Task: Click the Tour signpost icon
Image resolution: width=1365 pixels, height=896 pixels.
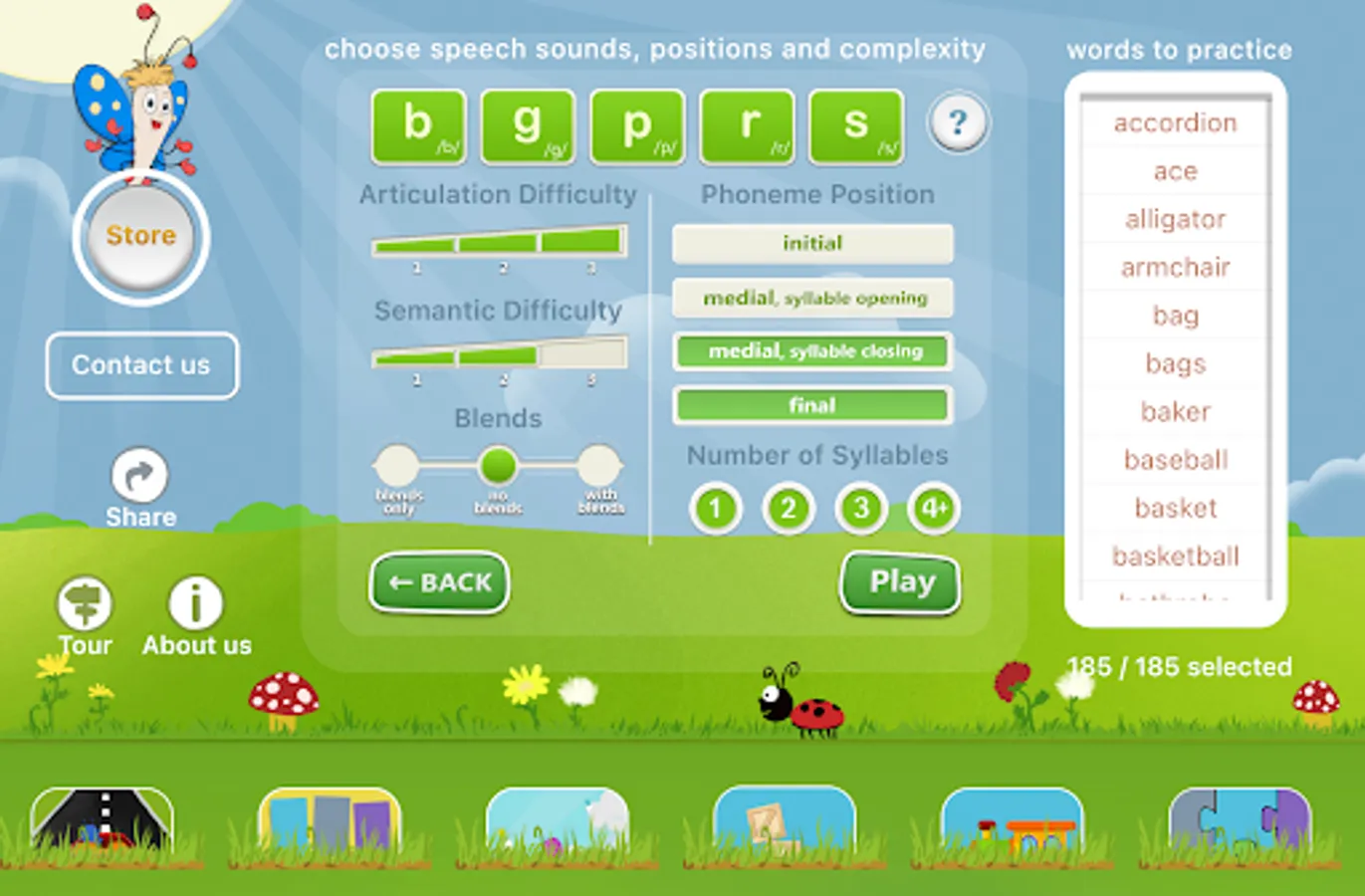Action: pyautogui.click(x=85, y=604)
